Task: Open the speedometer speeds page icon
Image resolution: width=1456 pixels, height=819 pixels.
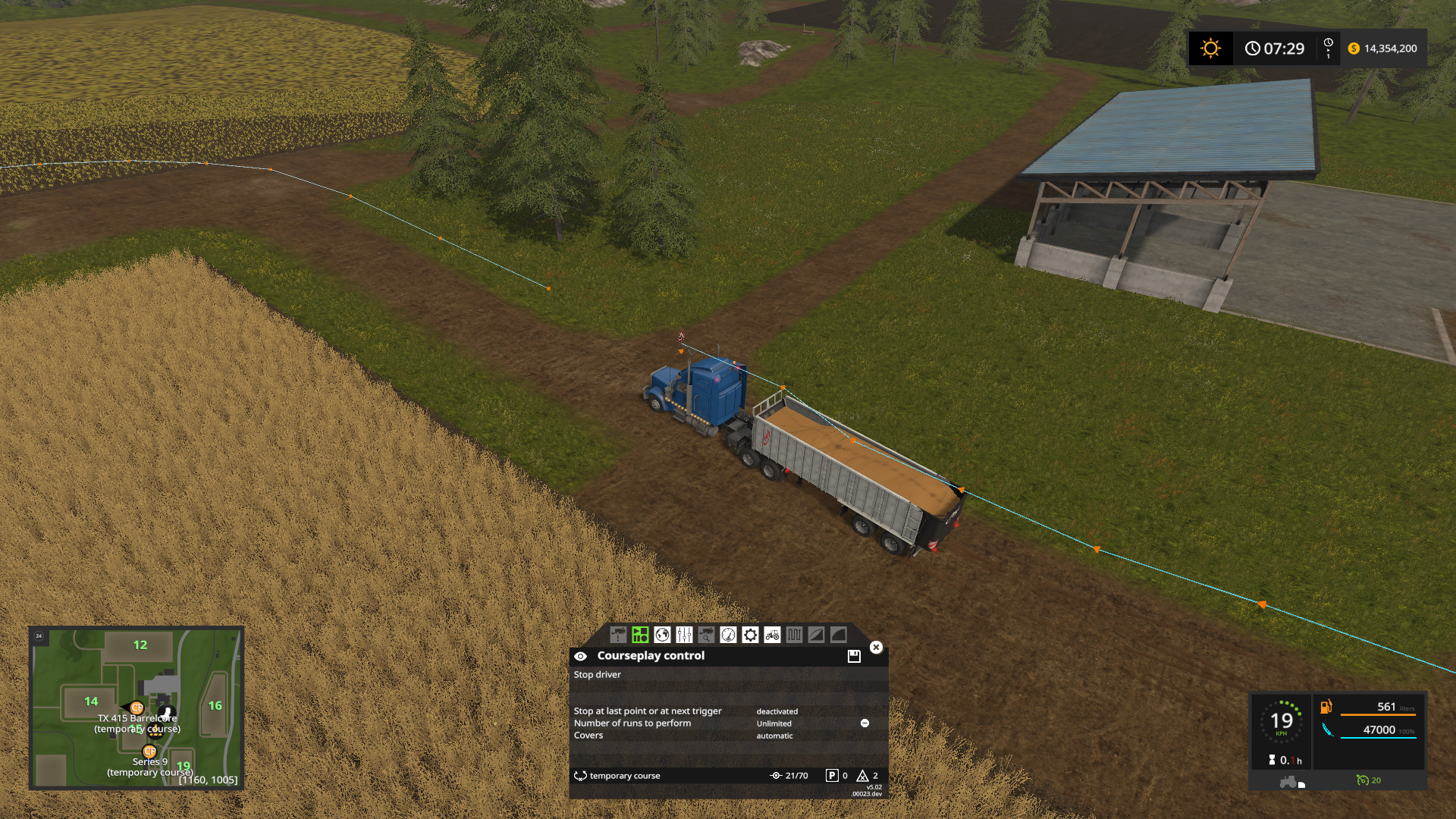Action: 729,636
